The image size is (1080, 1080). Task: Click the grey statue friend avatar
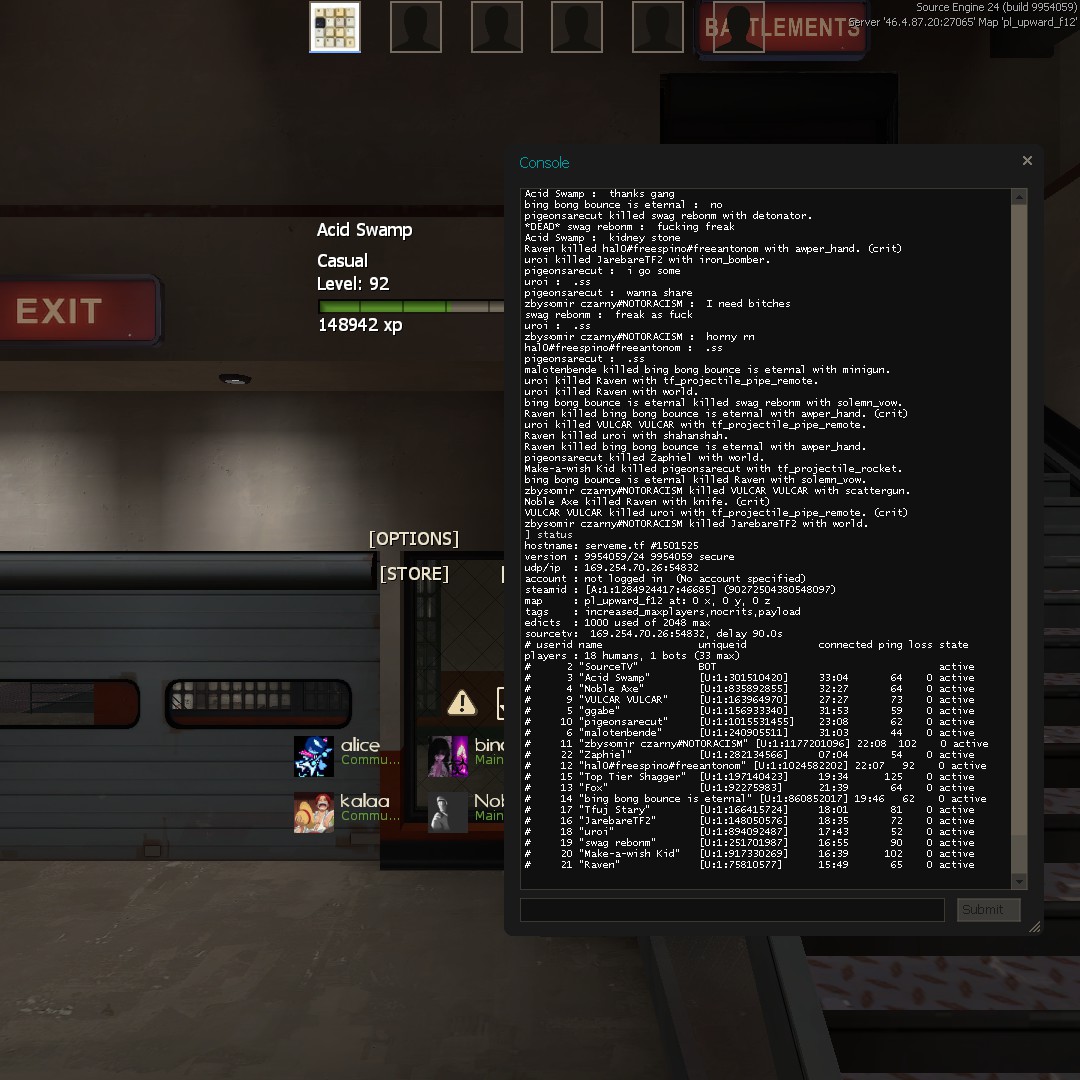click(448, 811)
